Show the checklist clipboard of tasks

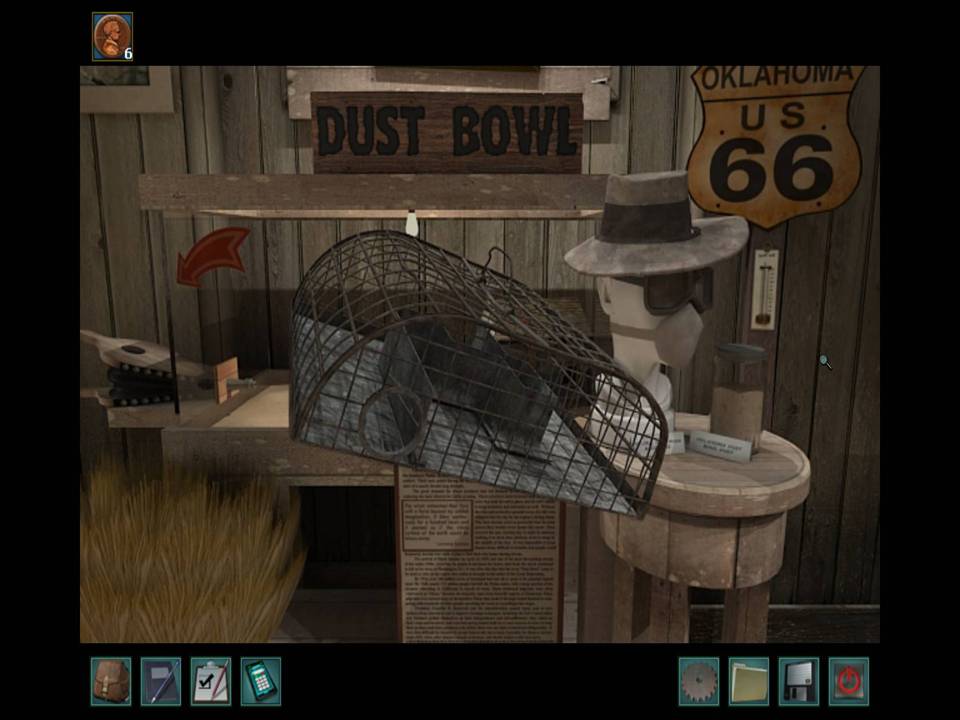click(x=210, y=681)
